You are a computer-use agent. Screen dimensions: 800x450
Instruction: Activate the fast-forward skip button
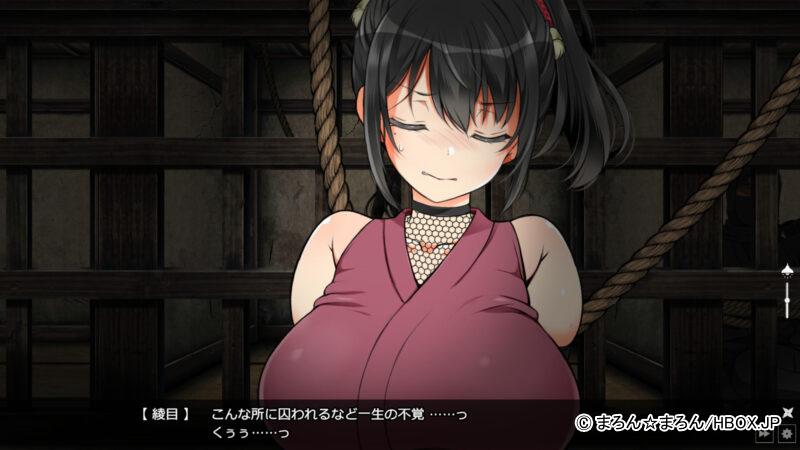click(x=765, y=435)
